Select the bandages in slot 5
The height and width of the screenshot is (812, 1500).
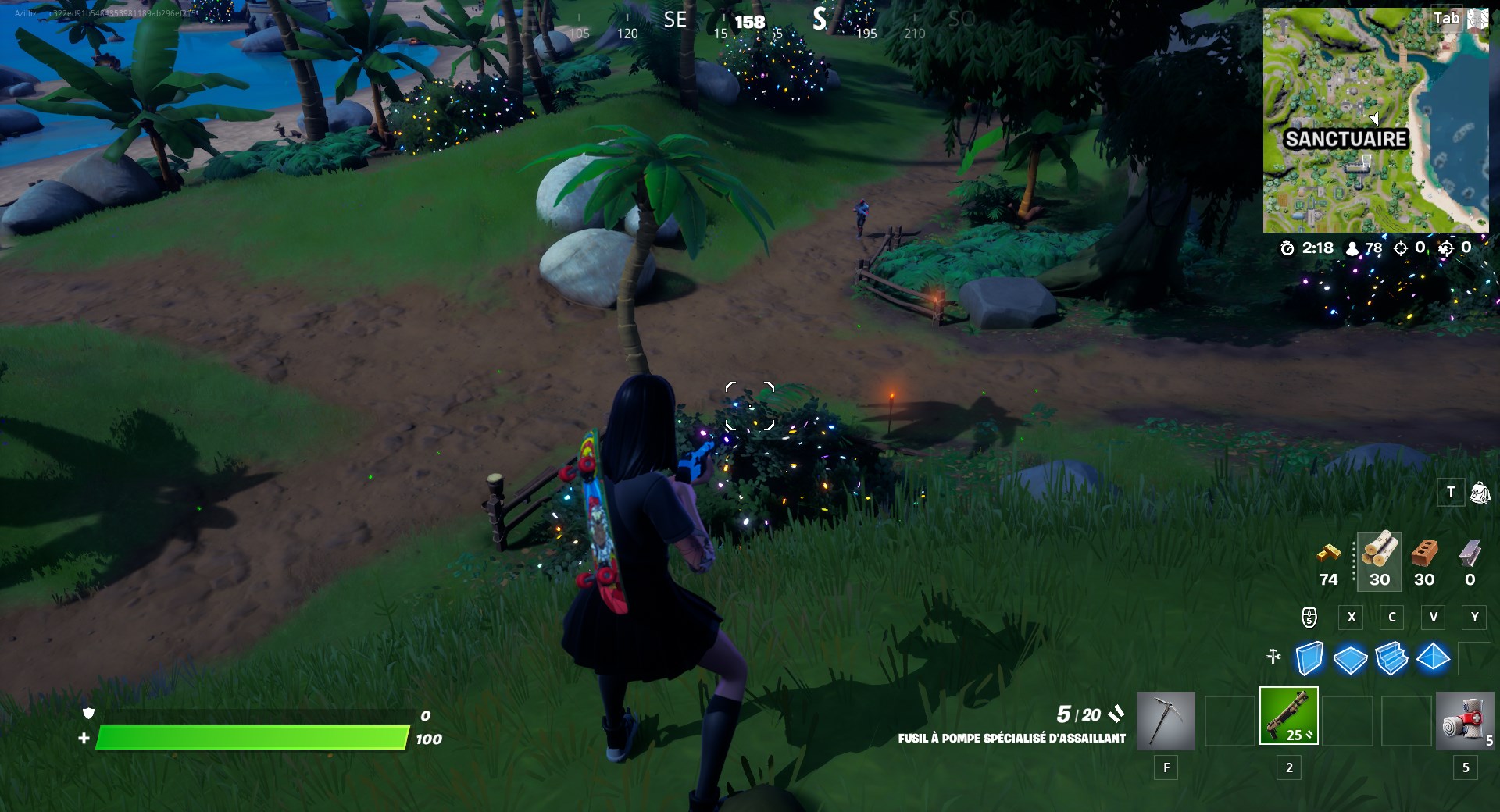pyautogui.click(x=1466, y=720)
